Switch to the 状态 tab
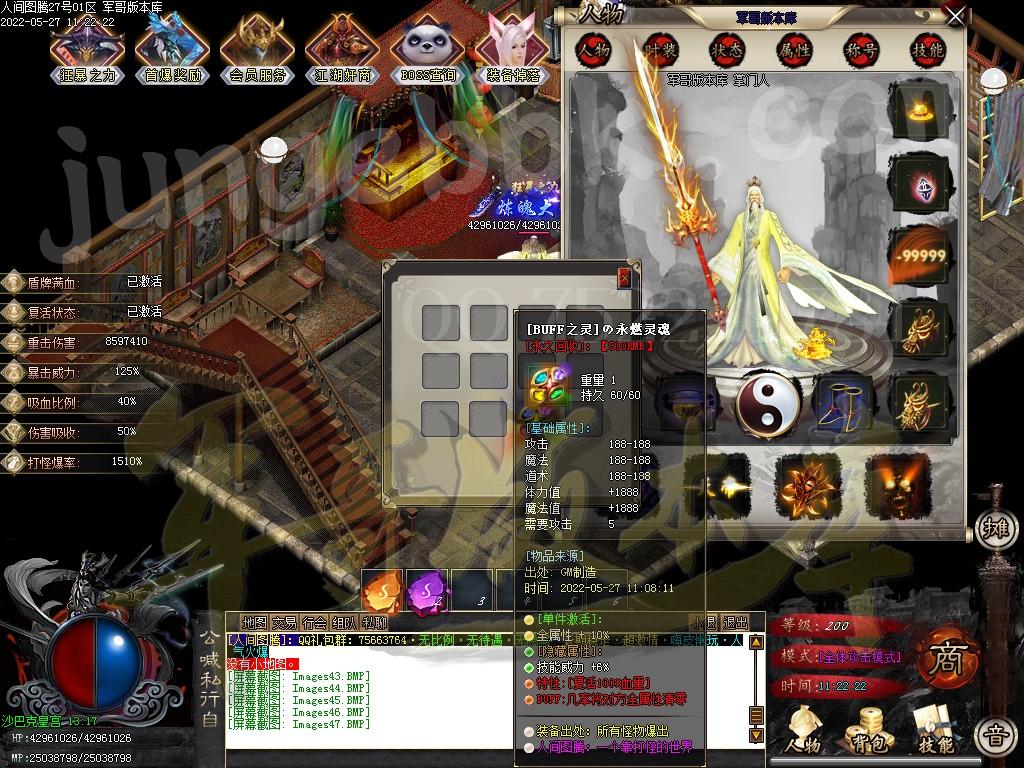The image size is (1024, 768). pos(727,49)
